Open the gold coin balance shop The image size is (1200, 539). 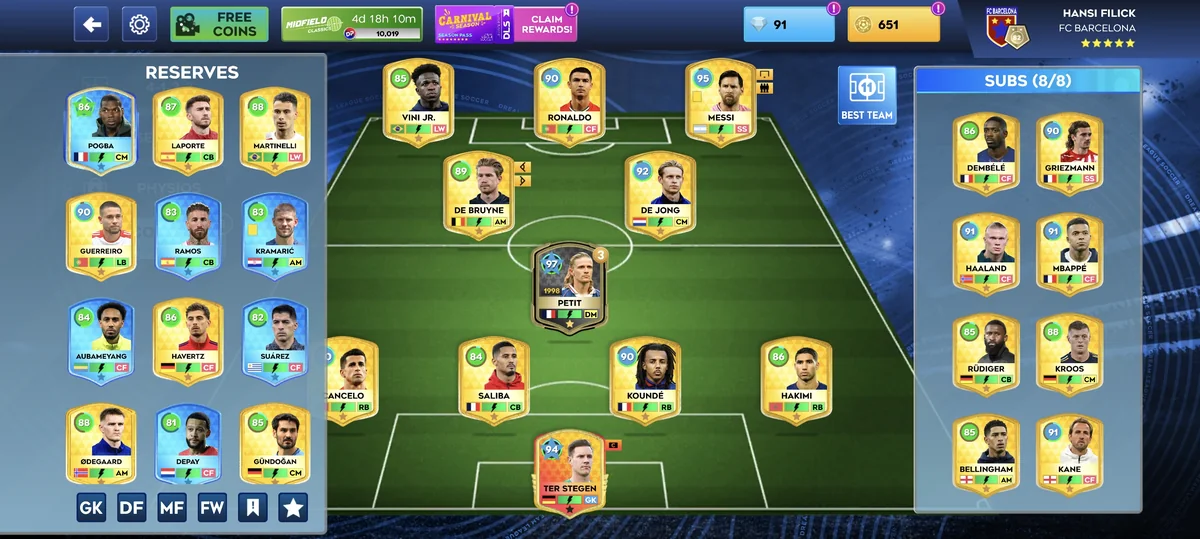893,25
